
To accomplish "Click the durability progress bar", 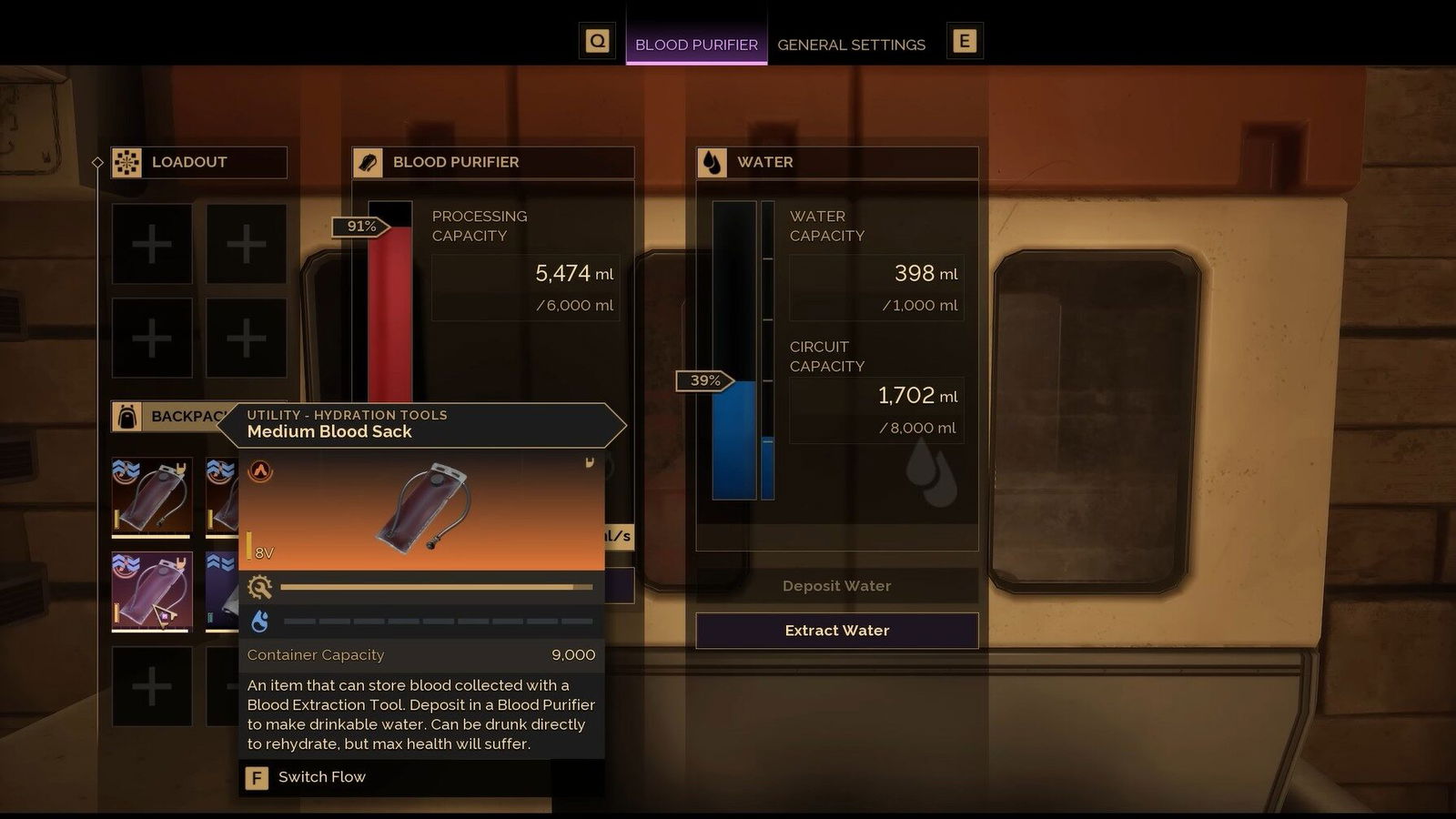I will pos(435,587).
